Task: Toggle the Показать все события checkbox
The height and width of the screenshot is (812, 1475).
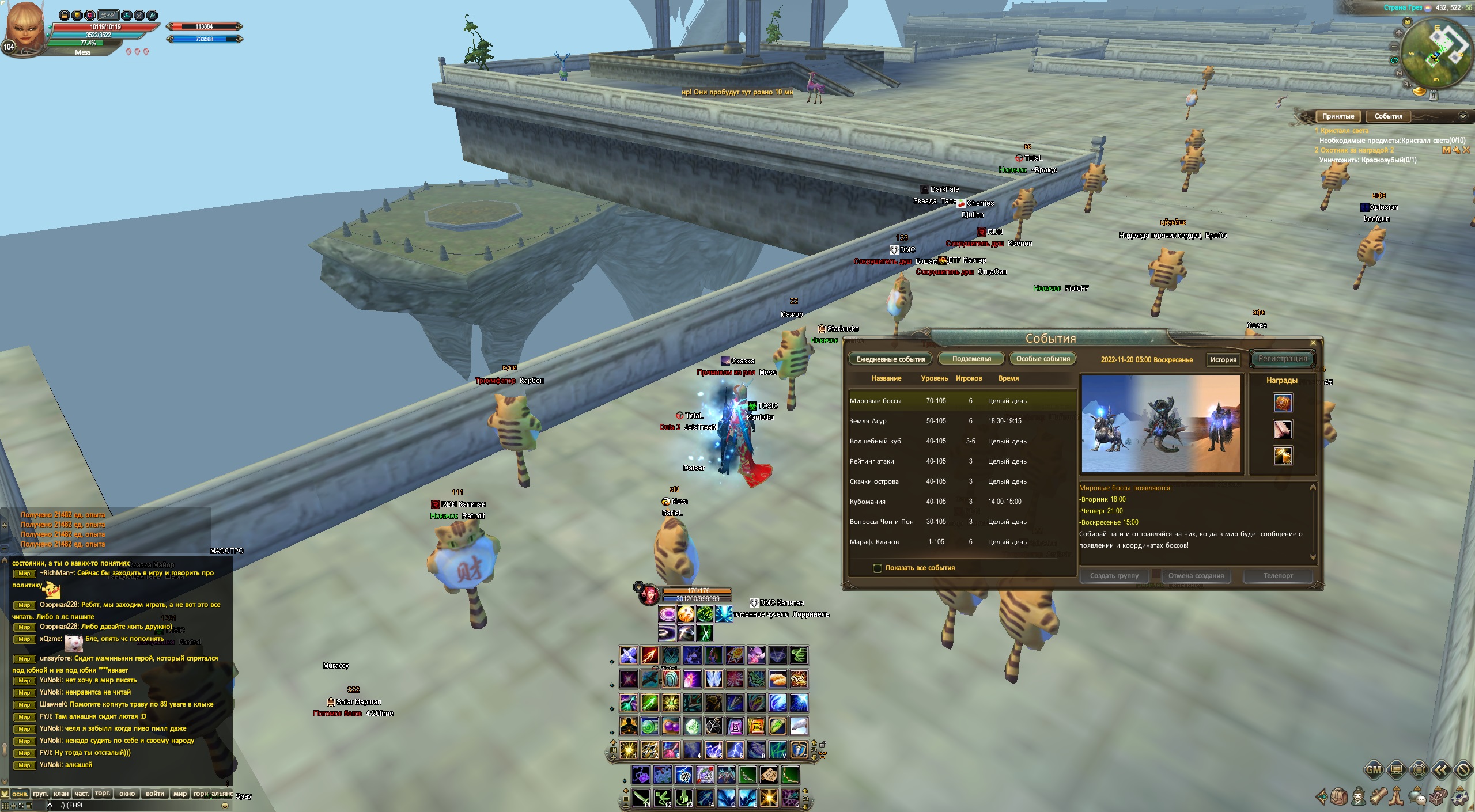Action: [878, 568]
